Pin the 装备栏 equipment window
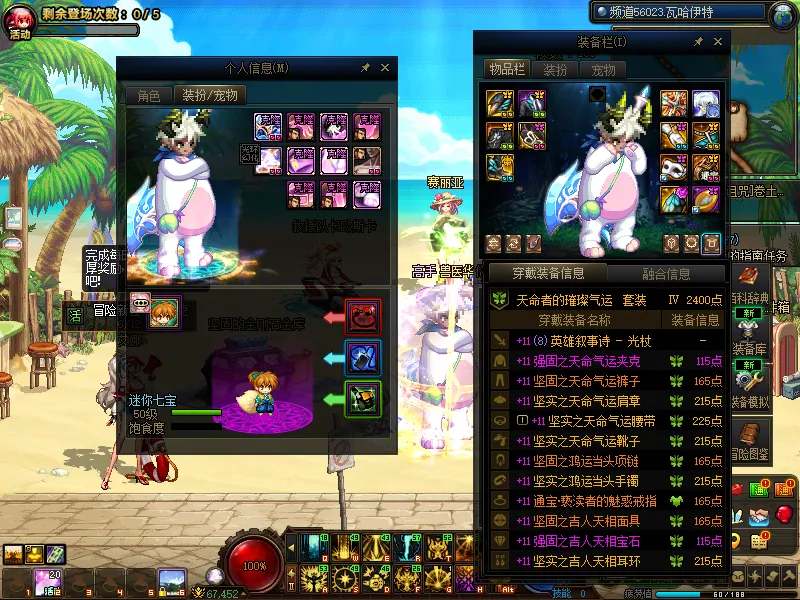800x600 pixels. pos(698,42)
